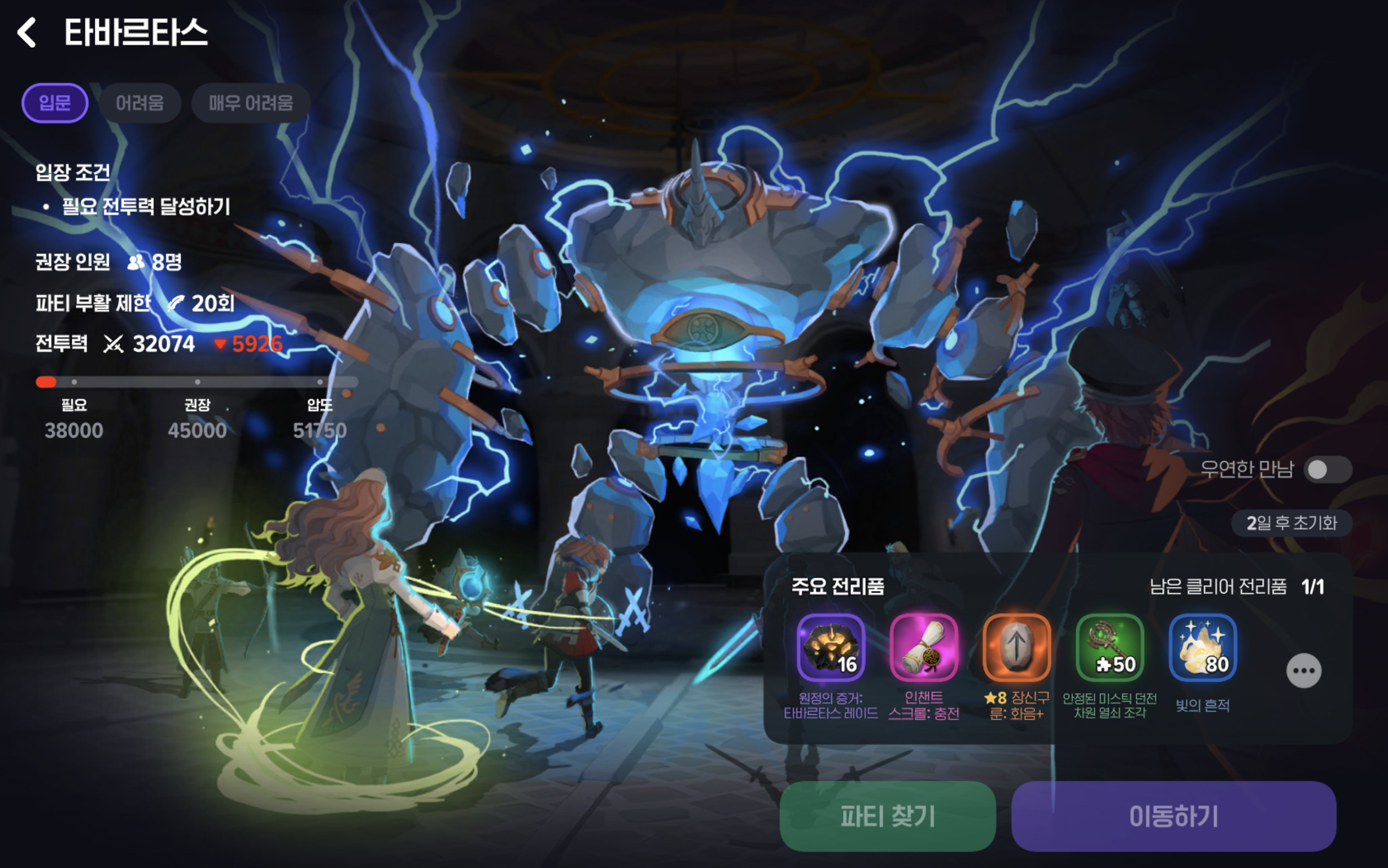Start moving with the 이동하기 button

[1173, 816]
